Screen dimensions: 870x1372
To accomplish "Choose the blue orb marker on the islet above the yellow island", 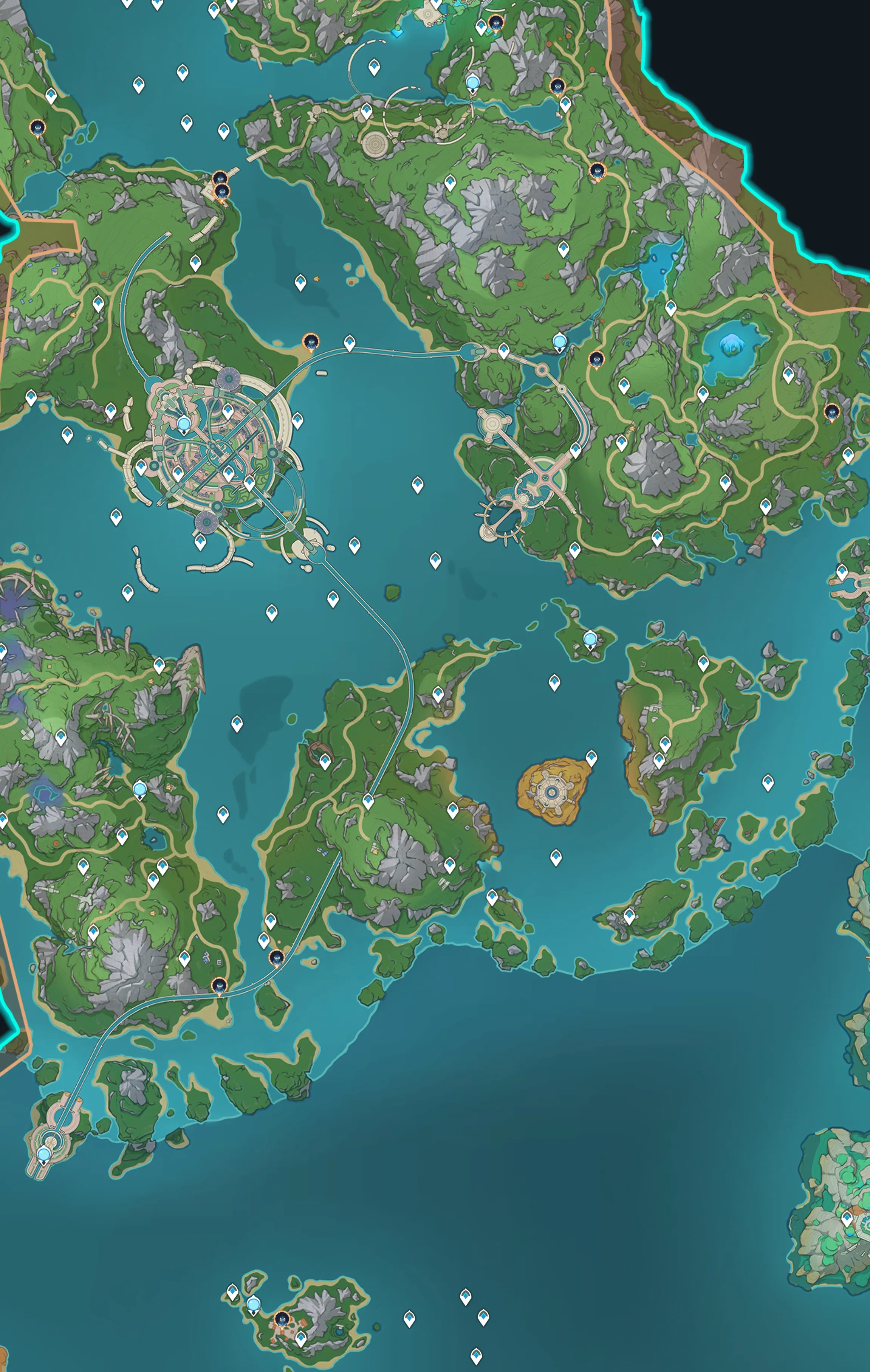I will coord(590,639).
